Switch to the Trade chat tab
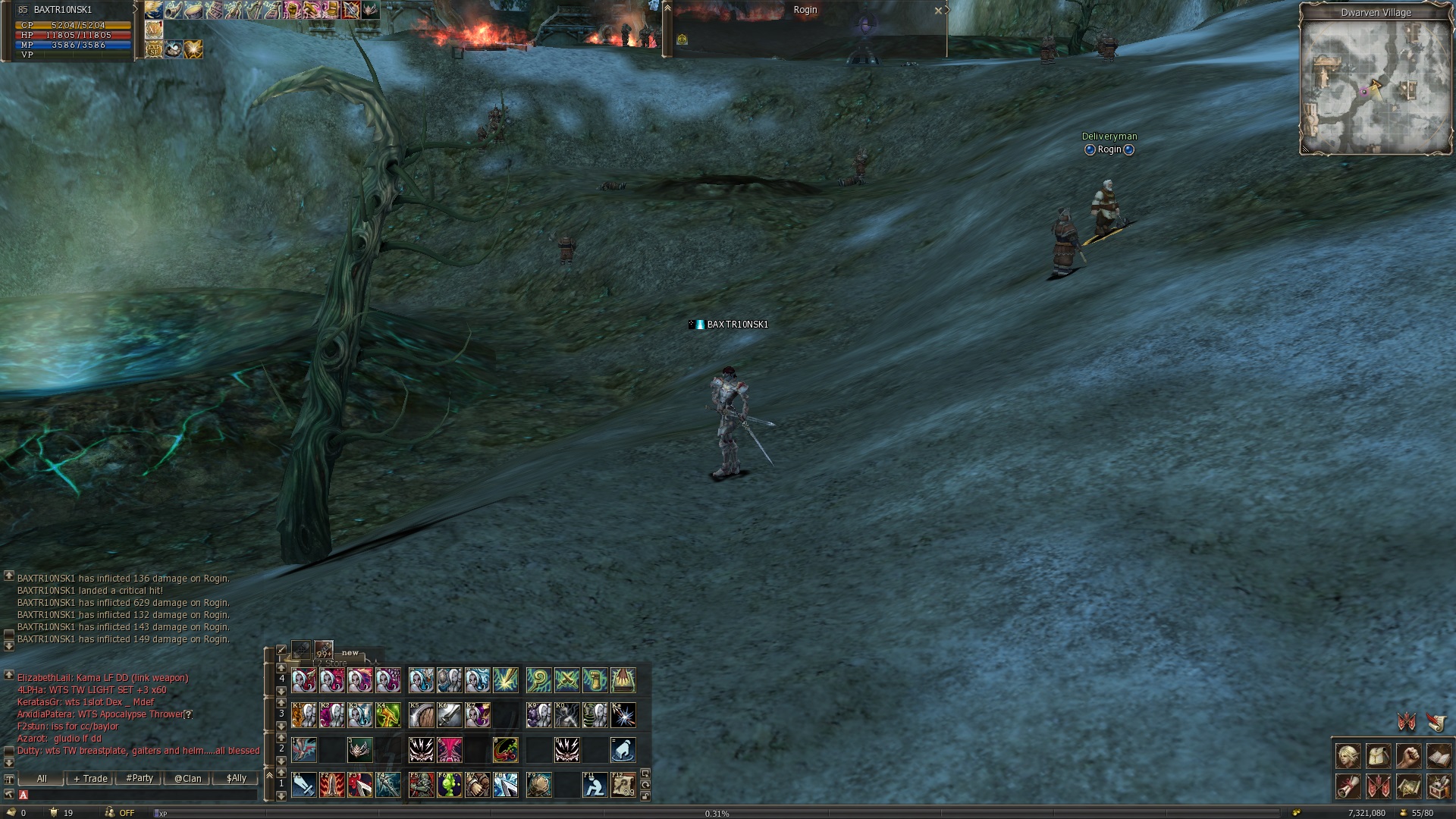Image resolution: width=1456 pixels, height=819 pixels. (90, 779)
